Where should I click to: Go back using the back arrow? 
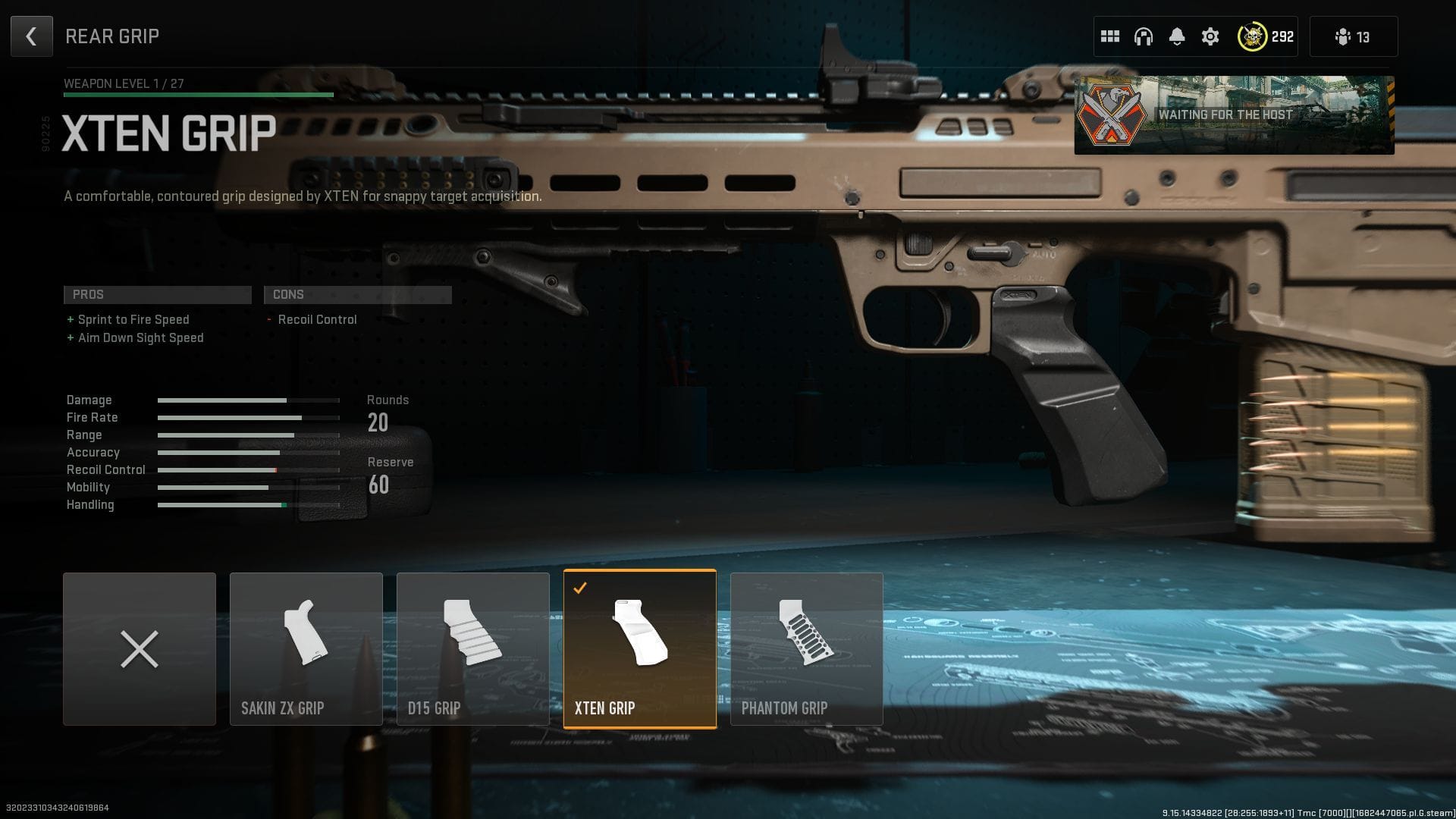pyautogui.click(x=31, y=36)
